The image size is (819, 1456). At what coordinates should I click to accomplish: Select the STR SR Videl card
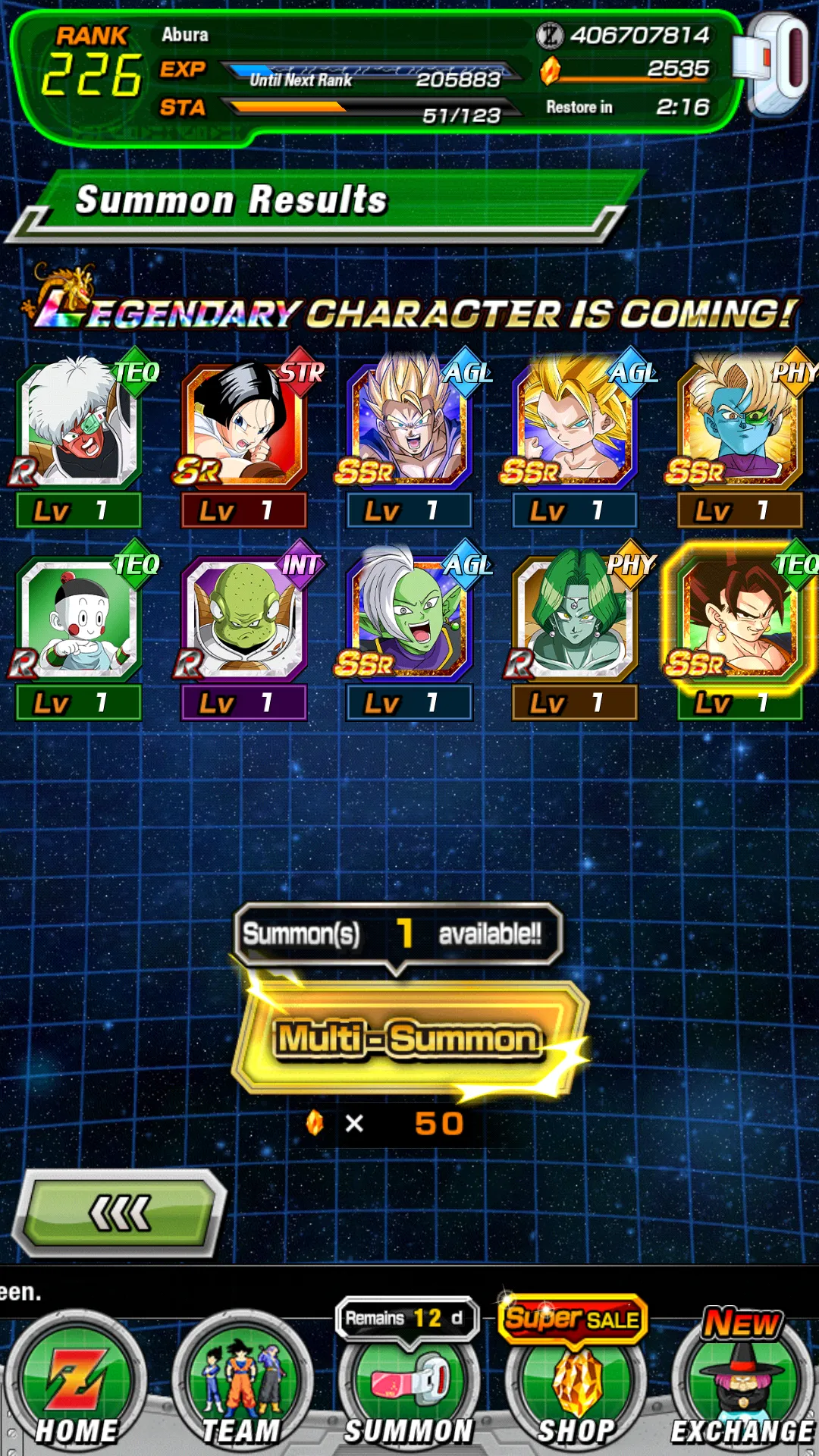(244, 428)
